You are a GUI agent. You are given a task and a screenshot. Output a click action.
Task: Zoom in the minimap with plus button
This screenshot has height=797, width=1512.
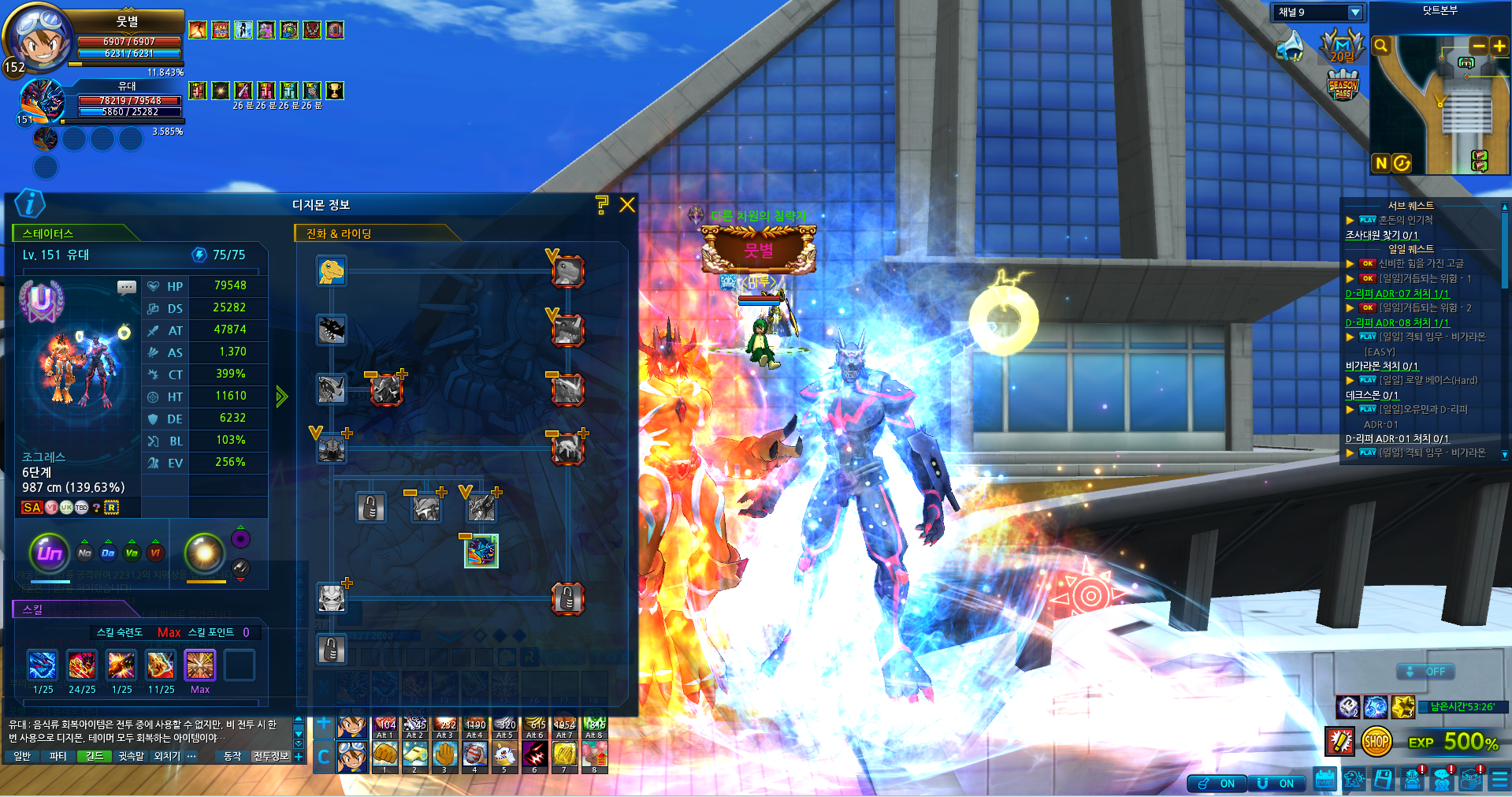click(x=1499, y=47)
